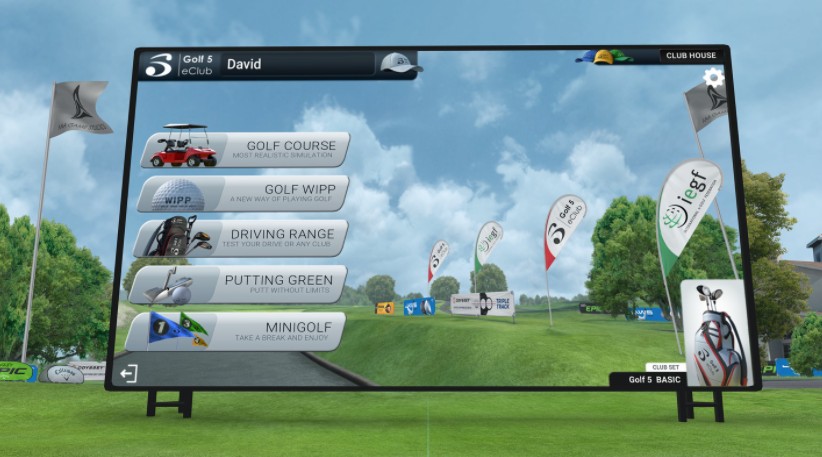822x457 pixels.
Task: Click the white cap icon beside David
Action: click(x=398, y=64)
